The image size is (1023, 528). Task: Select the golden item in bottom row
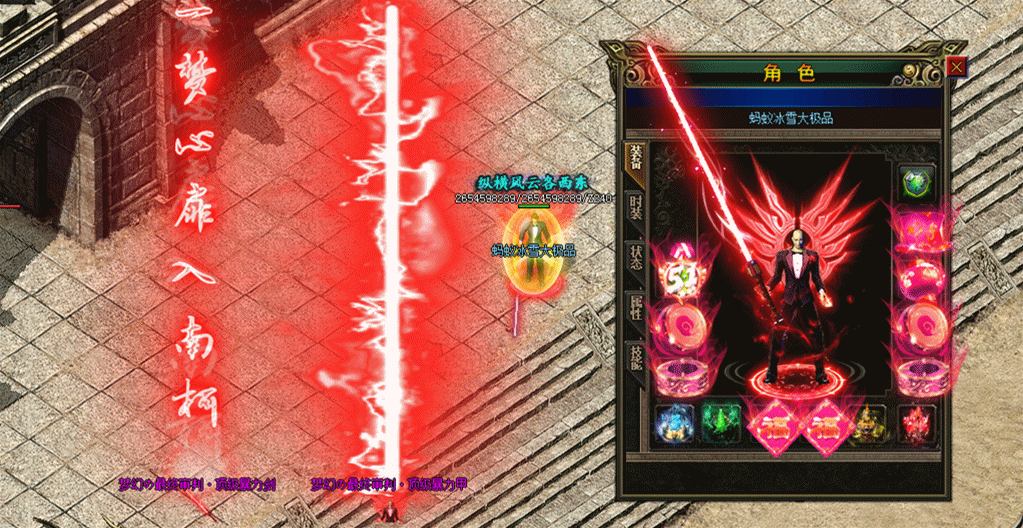(870, 424)
